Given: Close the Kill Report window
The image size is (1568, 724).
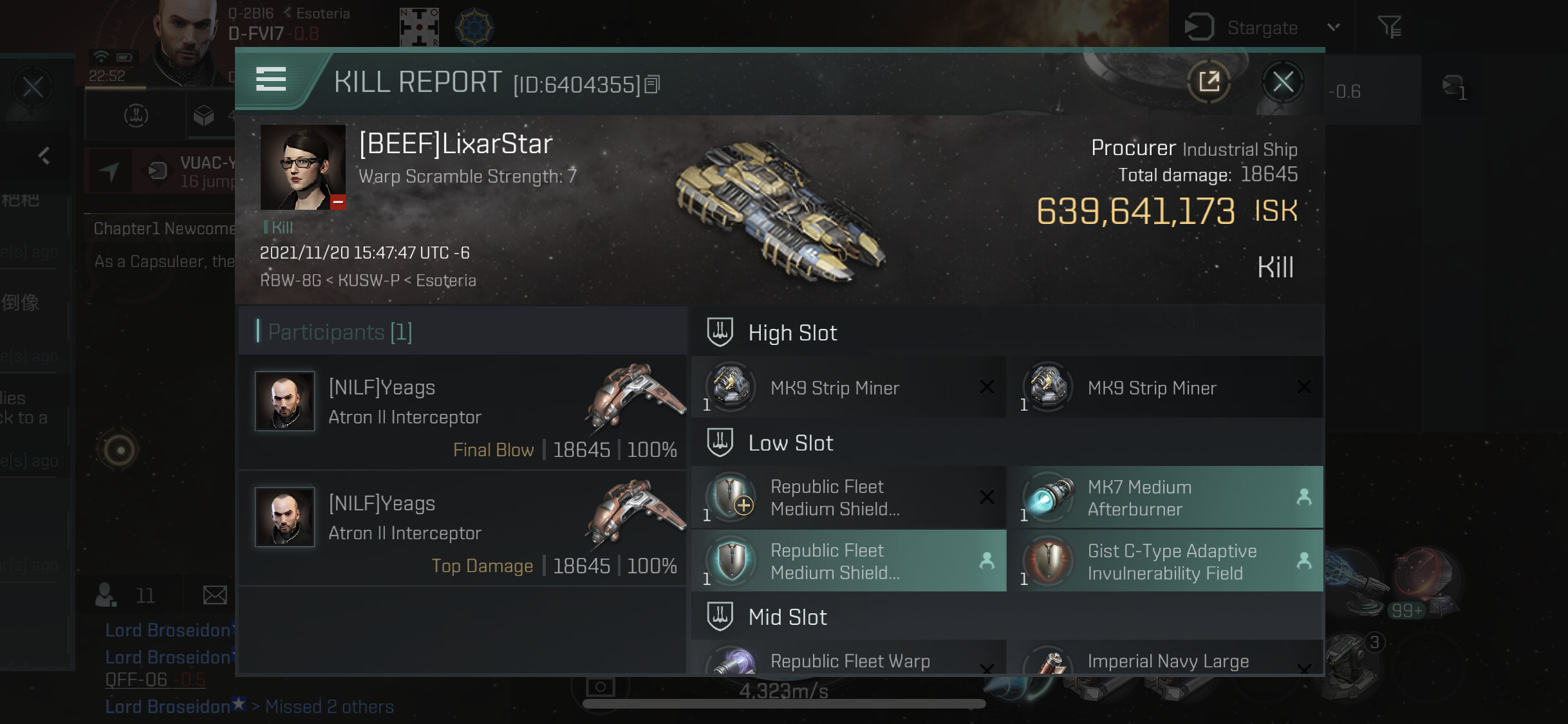Looking at the screenshot, I should point(1282,82).
